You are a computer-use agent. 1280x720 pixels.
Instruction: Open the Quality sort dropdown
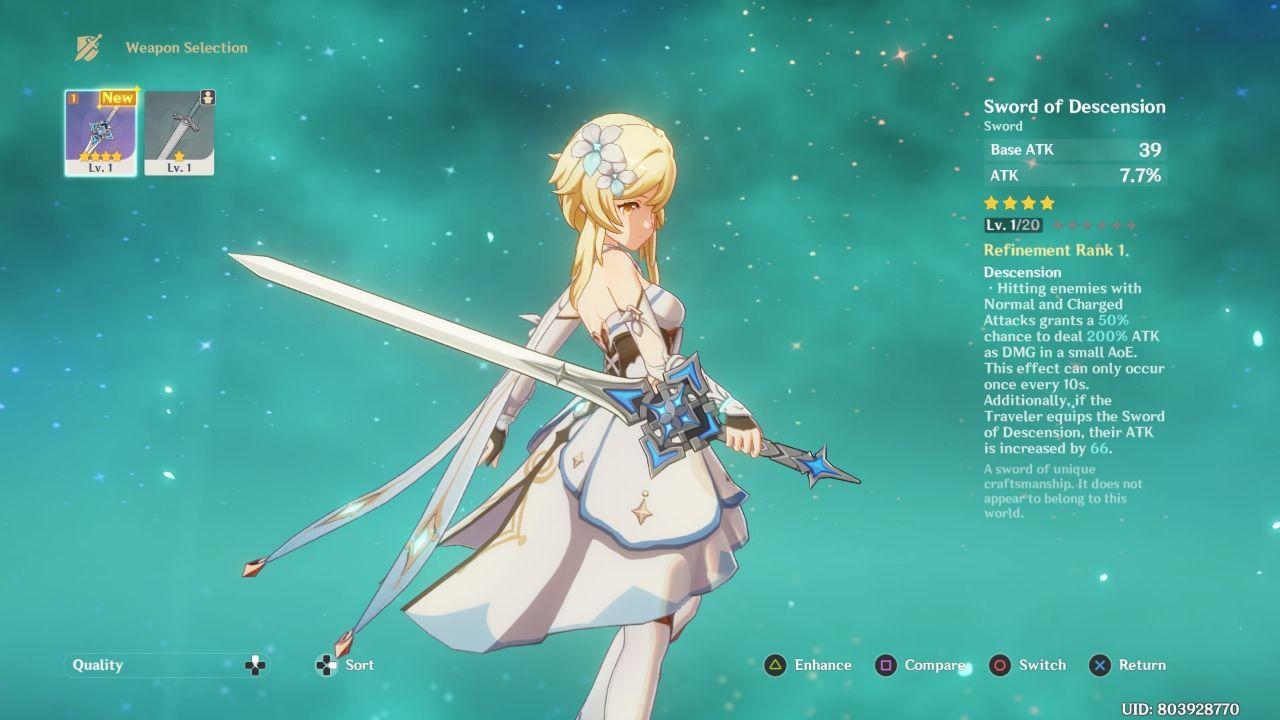(166, 665)
